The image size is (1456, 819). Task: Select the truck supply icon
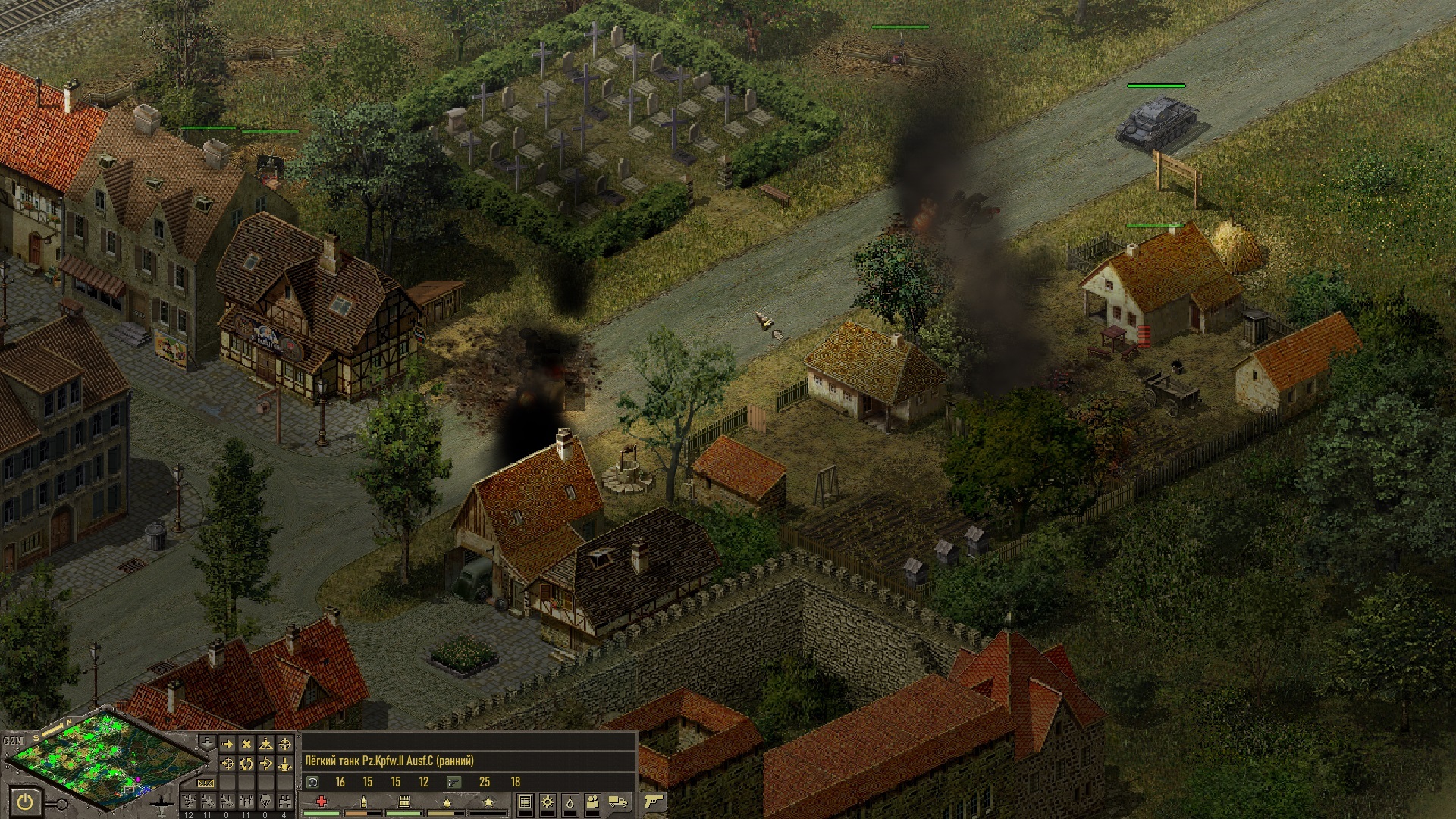(618, 802)
